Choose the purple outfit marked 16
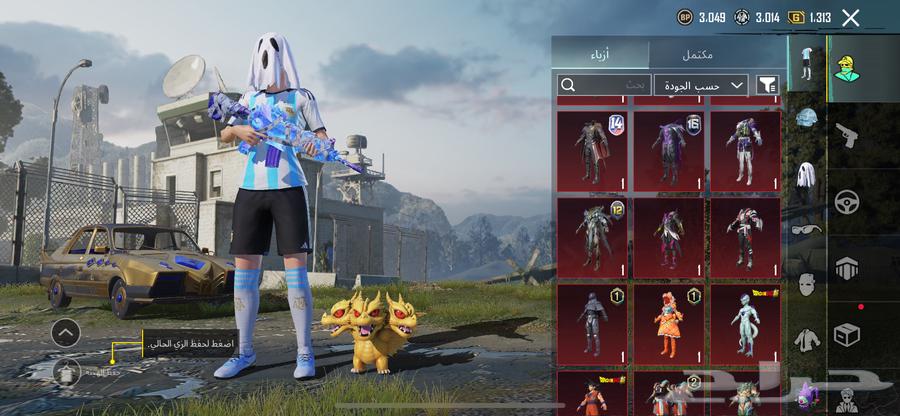 point(669,151)
